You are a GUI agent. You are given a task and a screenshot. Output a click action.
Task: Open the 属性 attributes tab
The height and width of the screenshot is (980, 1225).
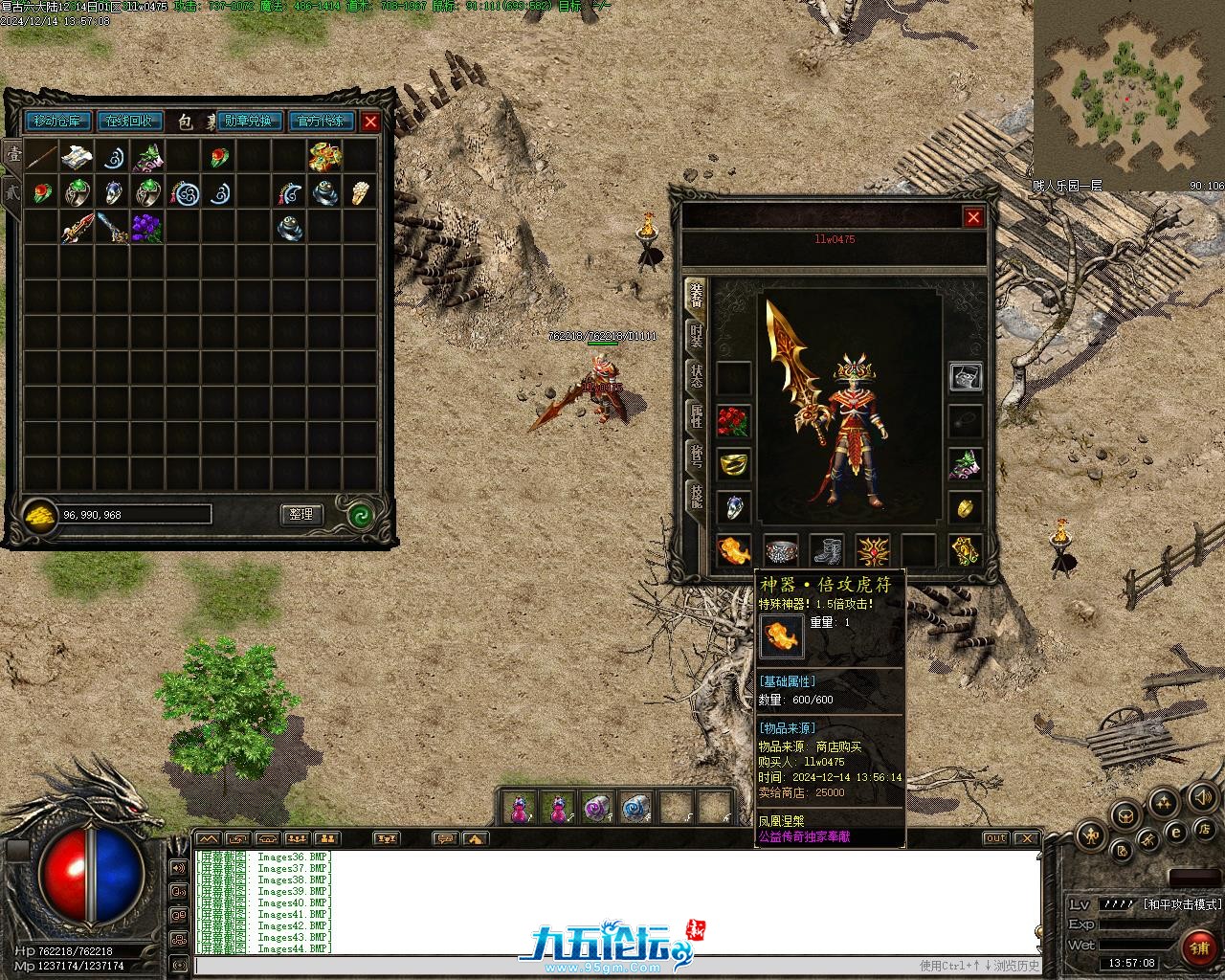696,415
